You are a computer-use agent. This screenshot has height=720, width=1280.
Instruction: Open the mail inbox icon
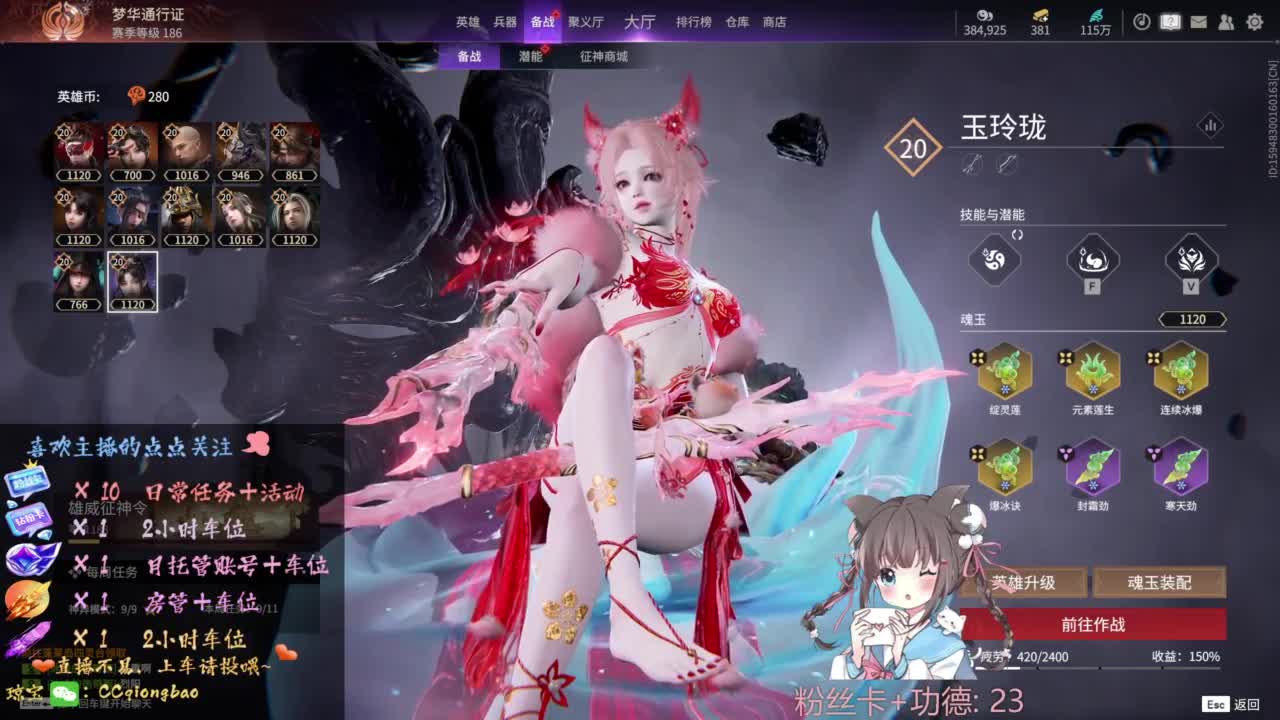(1199, 21)
